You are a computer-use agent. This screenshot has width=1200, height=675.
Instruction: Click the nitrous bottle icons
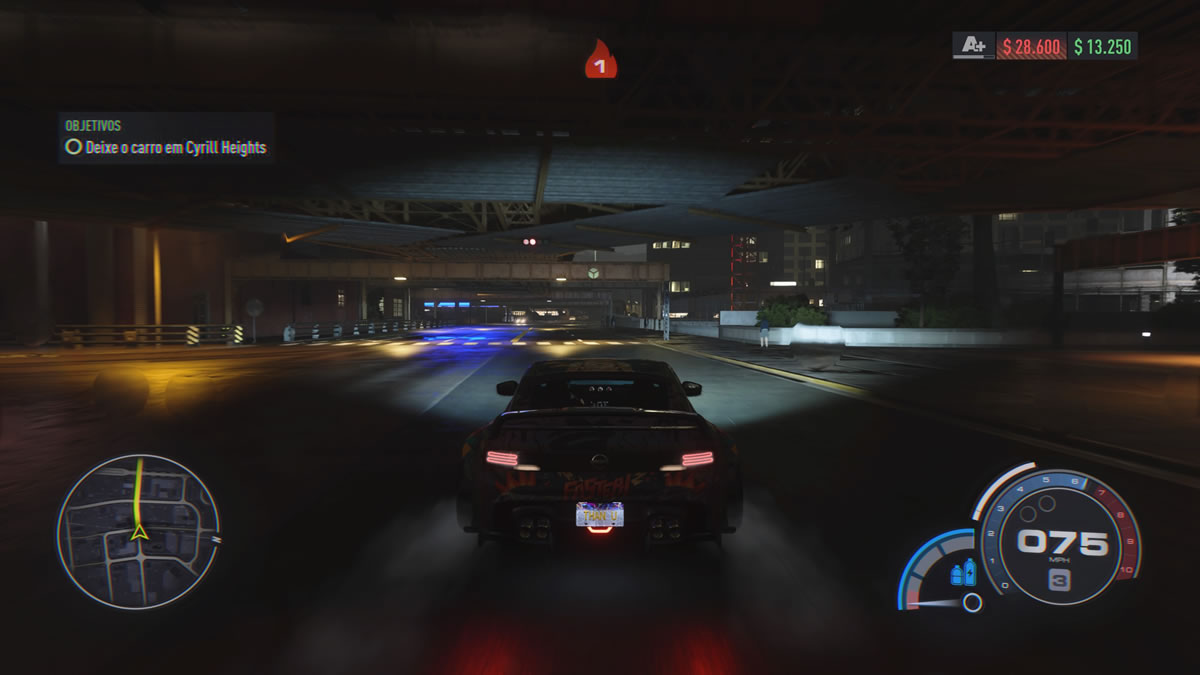click(963, 573)
